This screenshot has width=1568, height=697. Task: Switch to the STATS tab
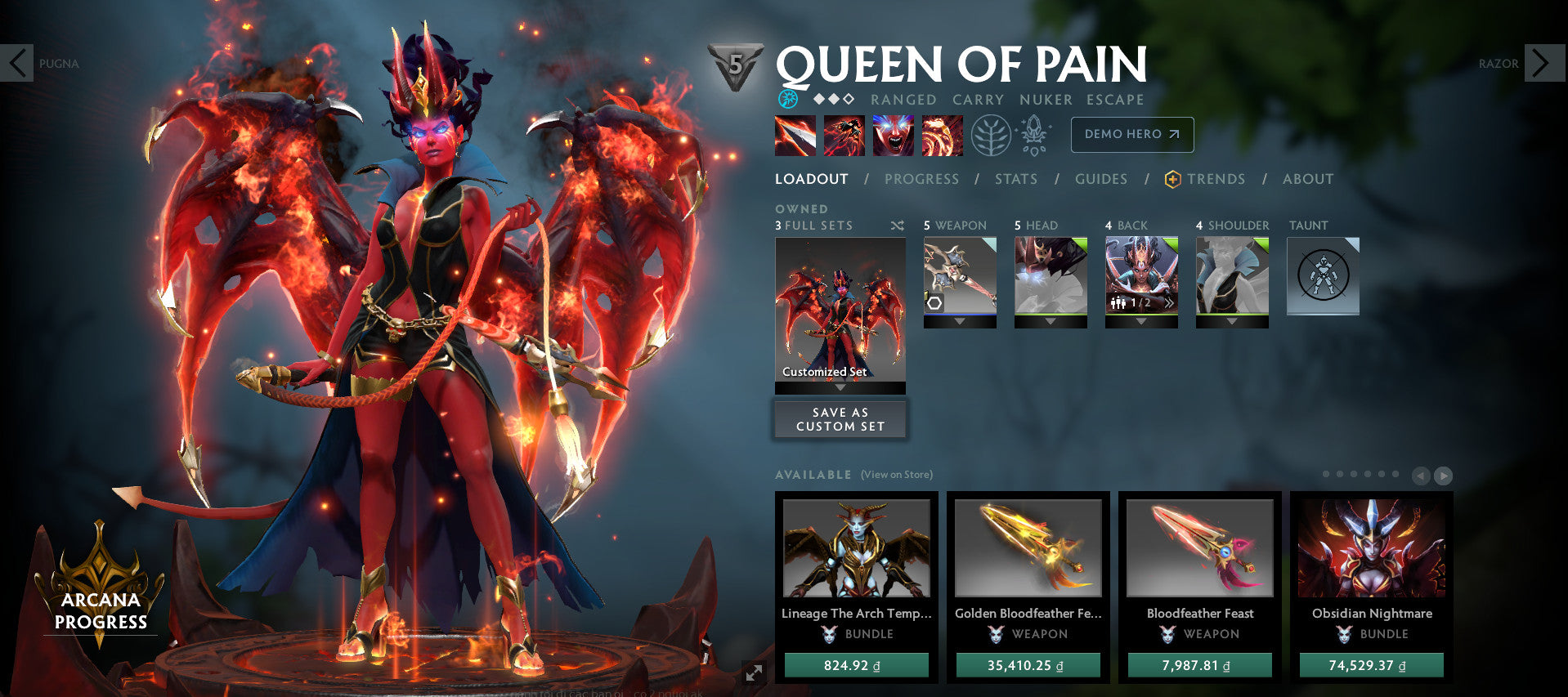(1016, 179)
